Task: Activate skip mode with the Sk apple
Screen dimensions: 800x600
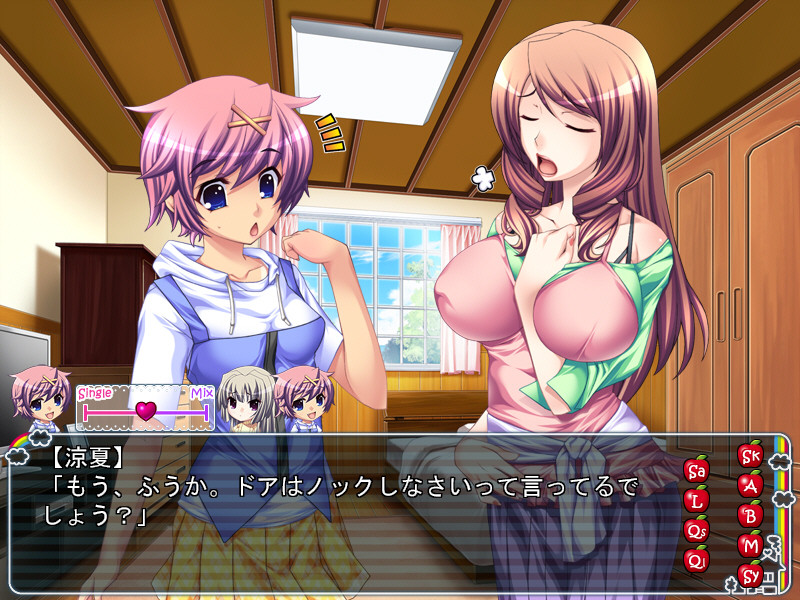Action: pyautogui.click(x=750, y=456)
